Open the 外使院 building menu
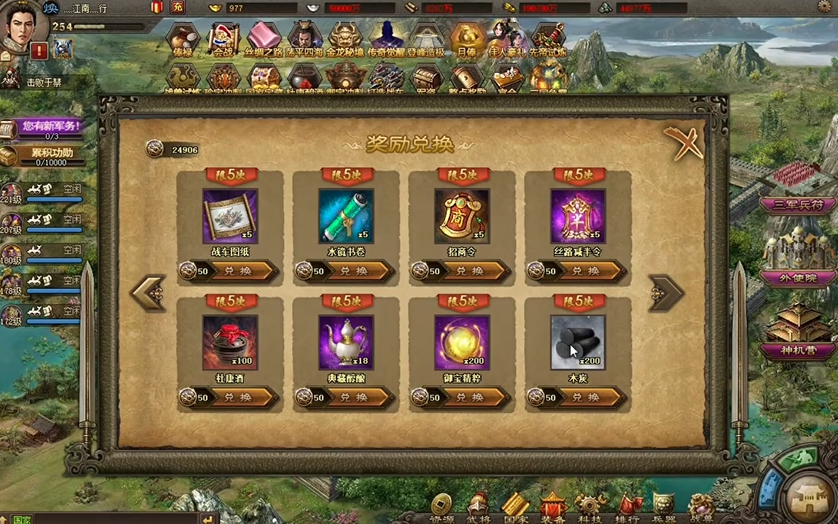Viewport: 838px width, 524px height. [x=797, y=277]
